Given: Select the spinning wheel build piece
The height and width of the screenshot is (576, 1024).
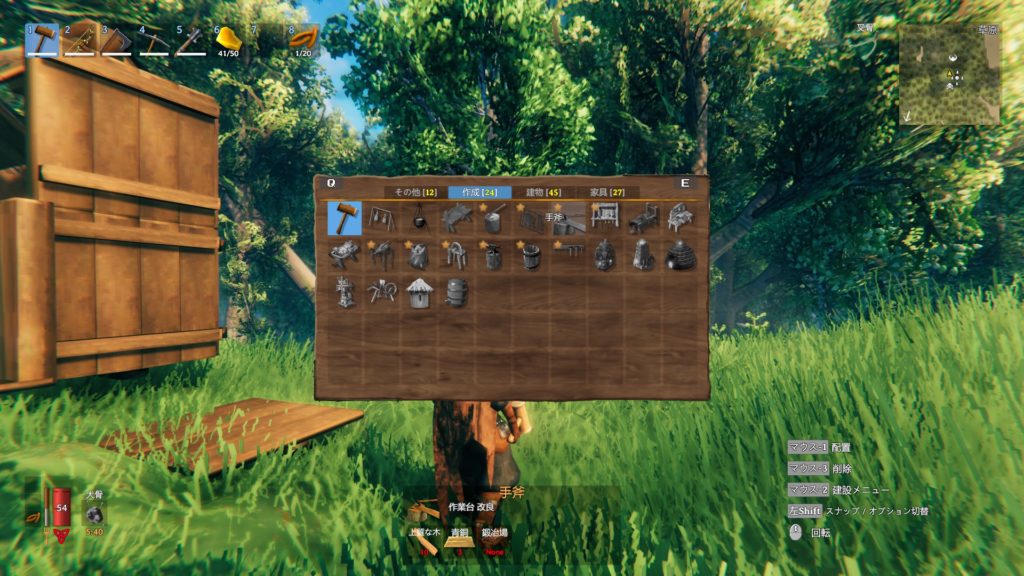Looking at the screenshot, I should [x=382, y=292].
